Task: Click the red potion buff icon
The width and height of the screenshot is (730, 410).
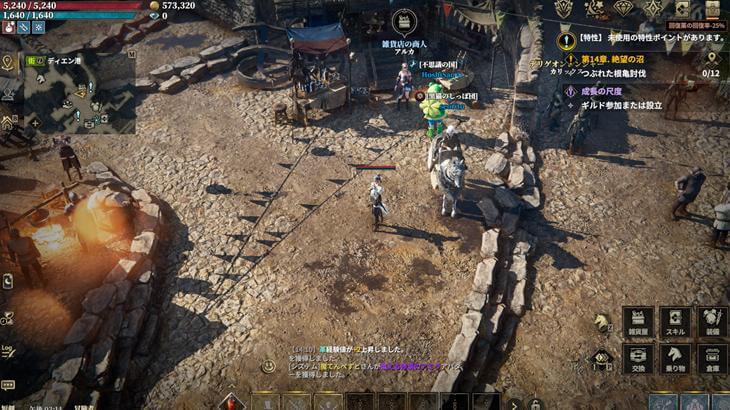Action: coord(8,27)
